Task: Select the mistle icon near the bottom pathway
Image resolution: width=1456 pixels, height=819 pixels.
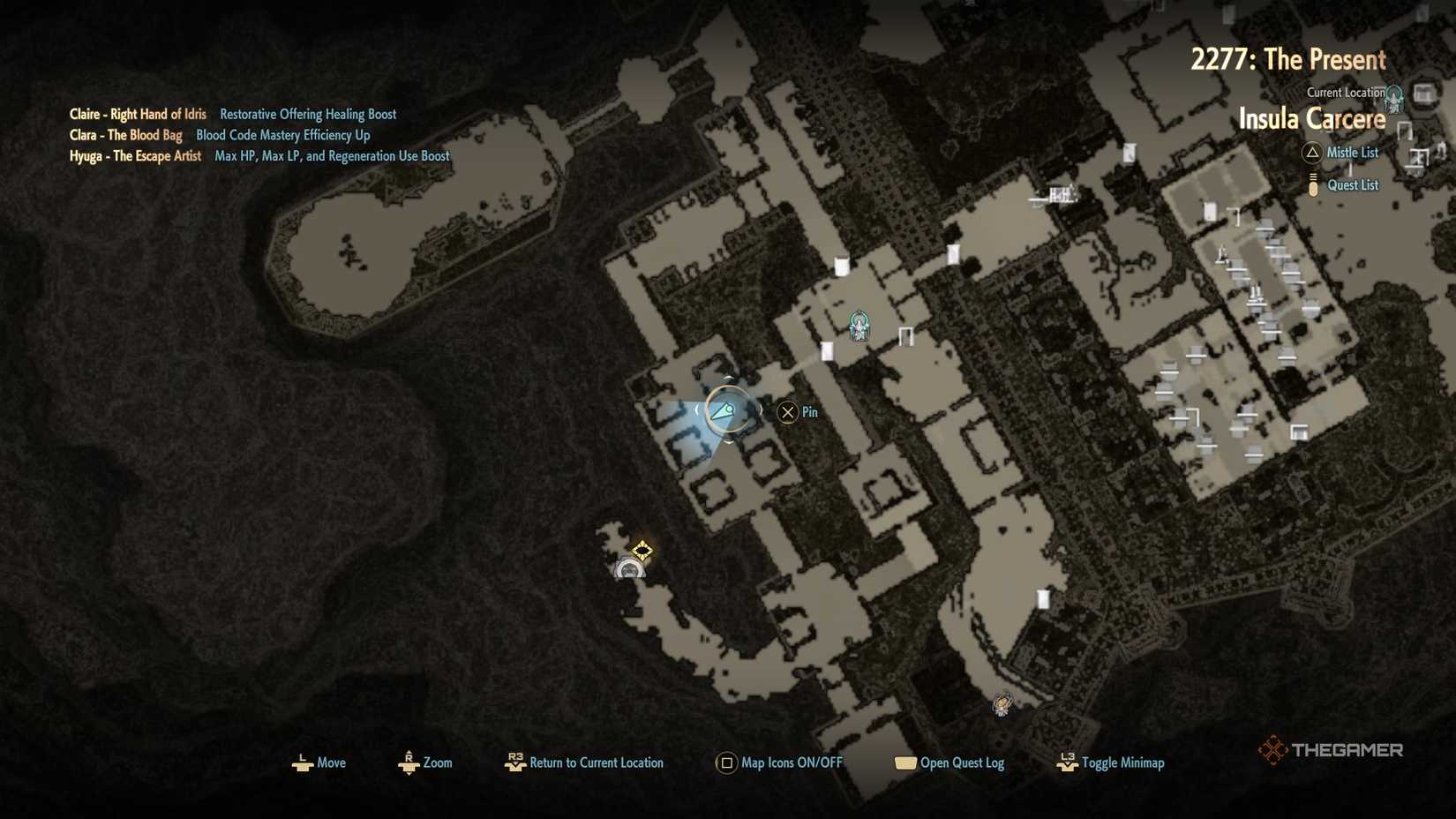Action: [x=1002, y=703]
